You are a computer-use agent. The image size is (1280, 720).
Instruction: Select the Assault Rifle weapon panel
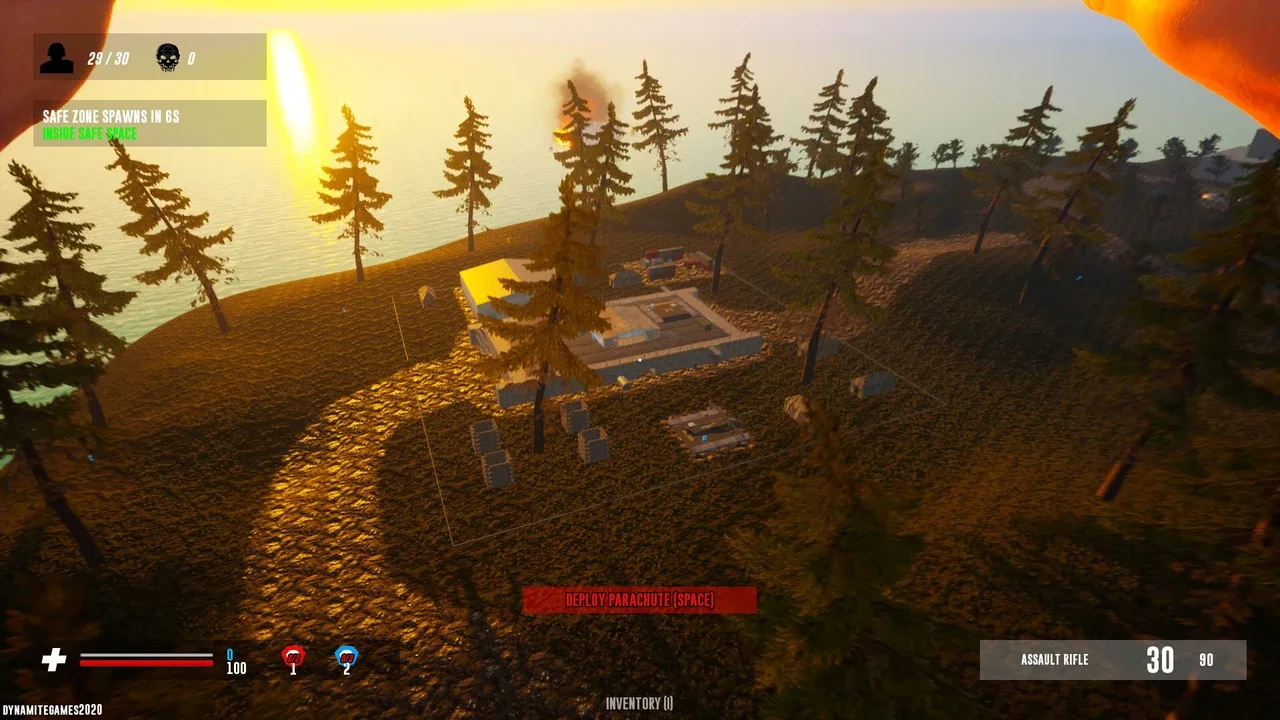coord(1113,660)
